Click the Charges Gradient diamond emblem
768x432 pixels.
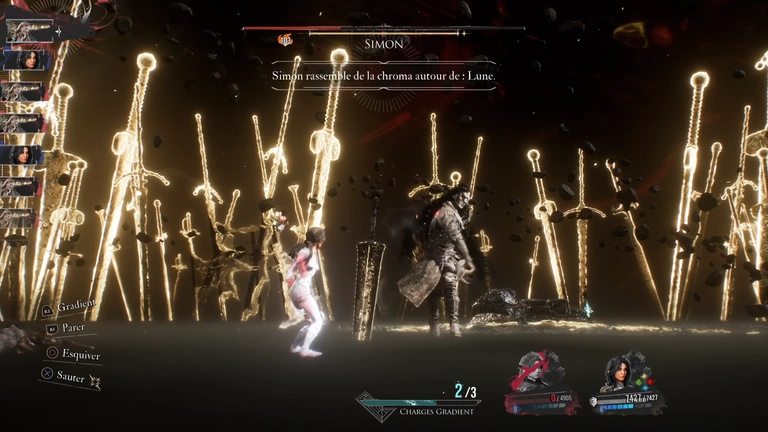[374, 406]
